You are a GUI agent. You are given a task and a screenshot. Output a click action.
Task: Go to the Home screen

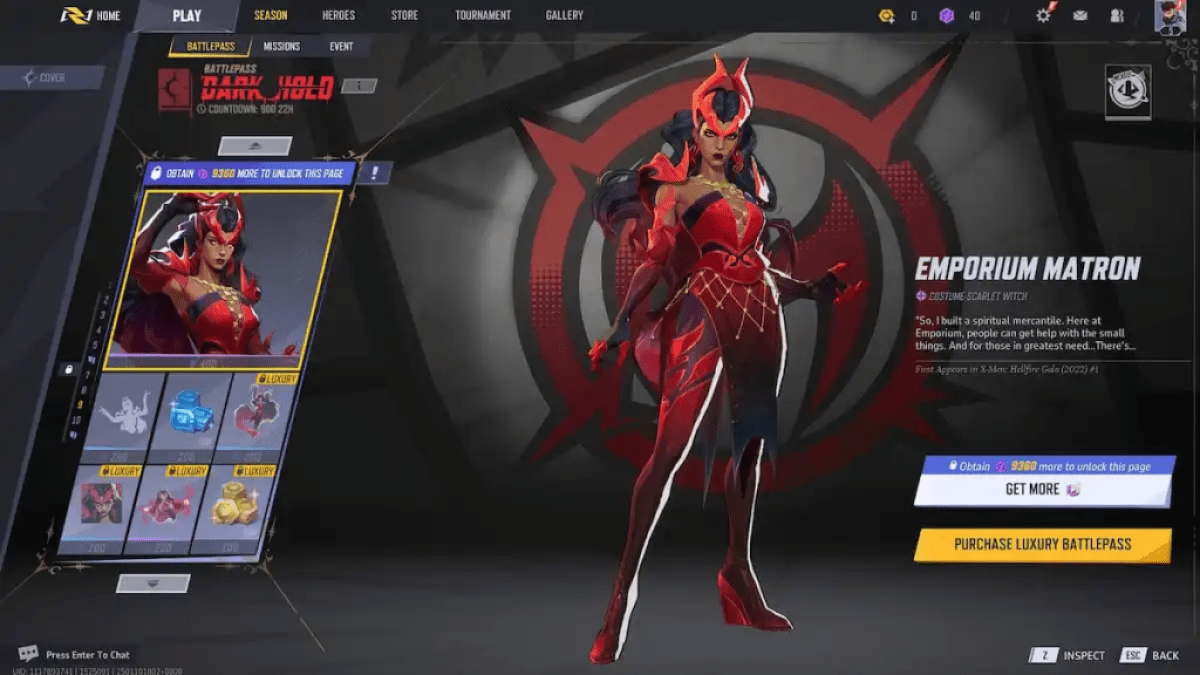90,16
